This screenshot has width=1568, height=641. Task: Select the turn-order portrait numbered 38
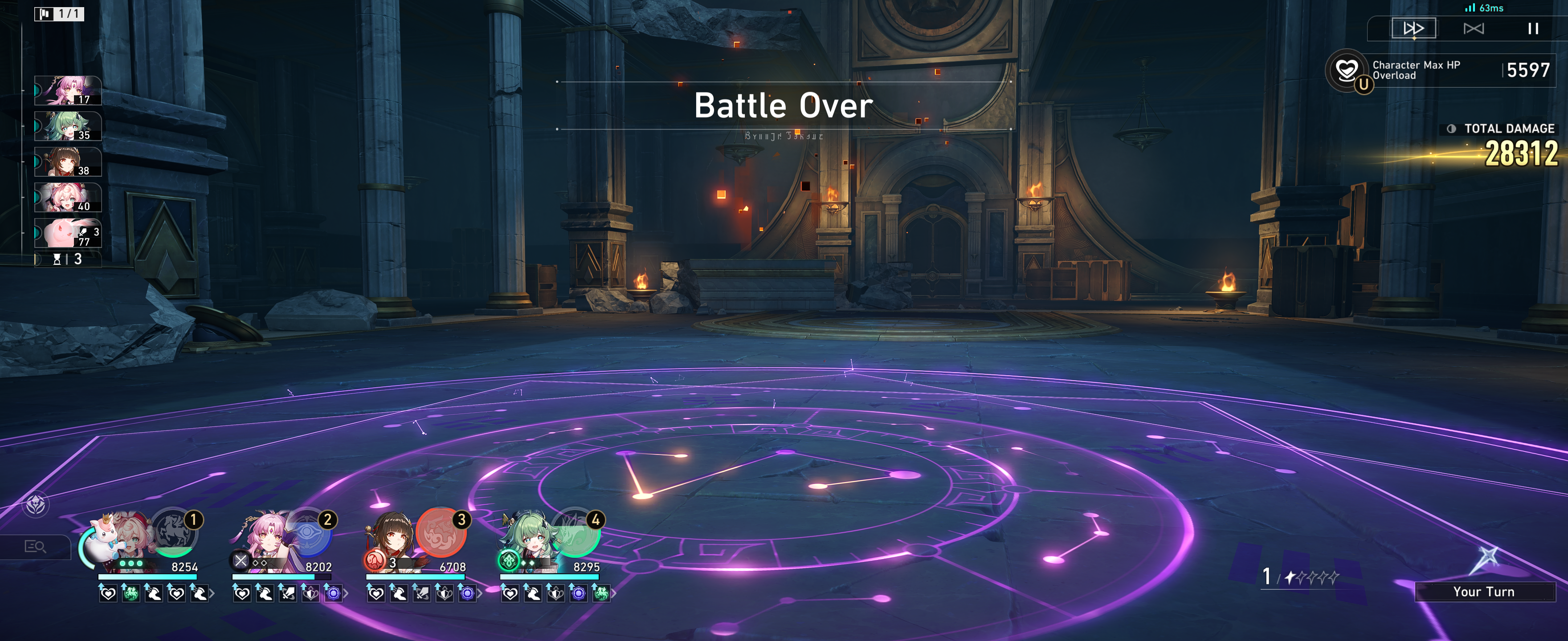pyautogui.click(x=68, y=162)
